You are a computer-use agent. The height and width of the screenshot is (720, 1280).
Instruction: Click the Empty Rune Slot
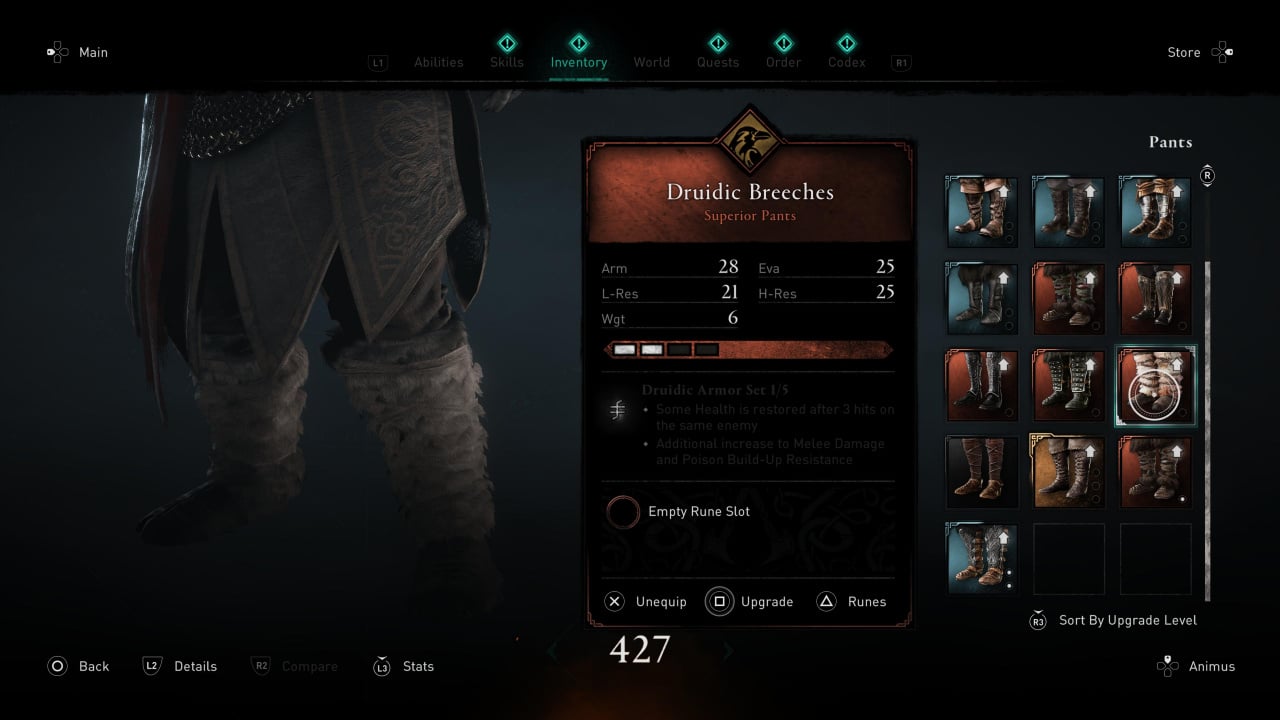(x=680, y=512)
